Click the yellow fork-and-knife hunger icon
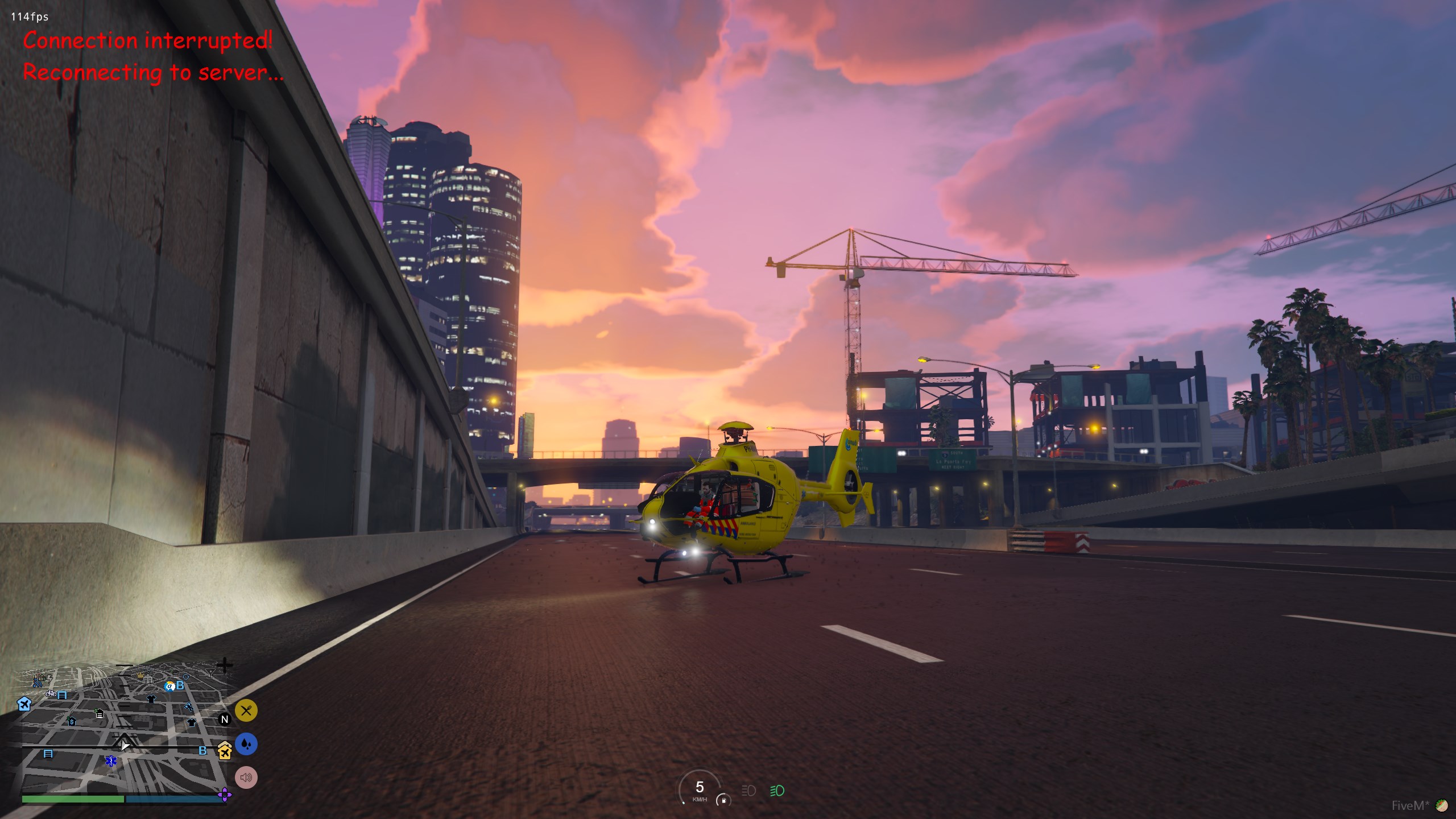The height and width of the screenshot is (819, 1456). coord(246,710)
